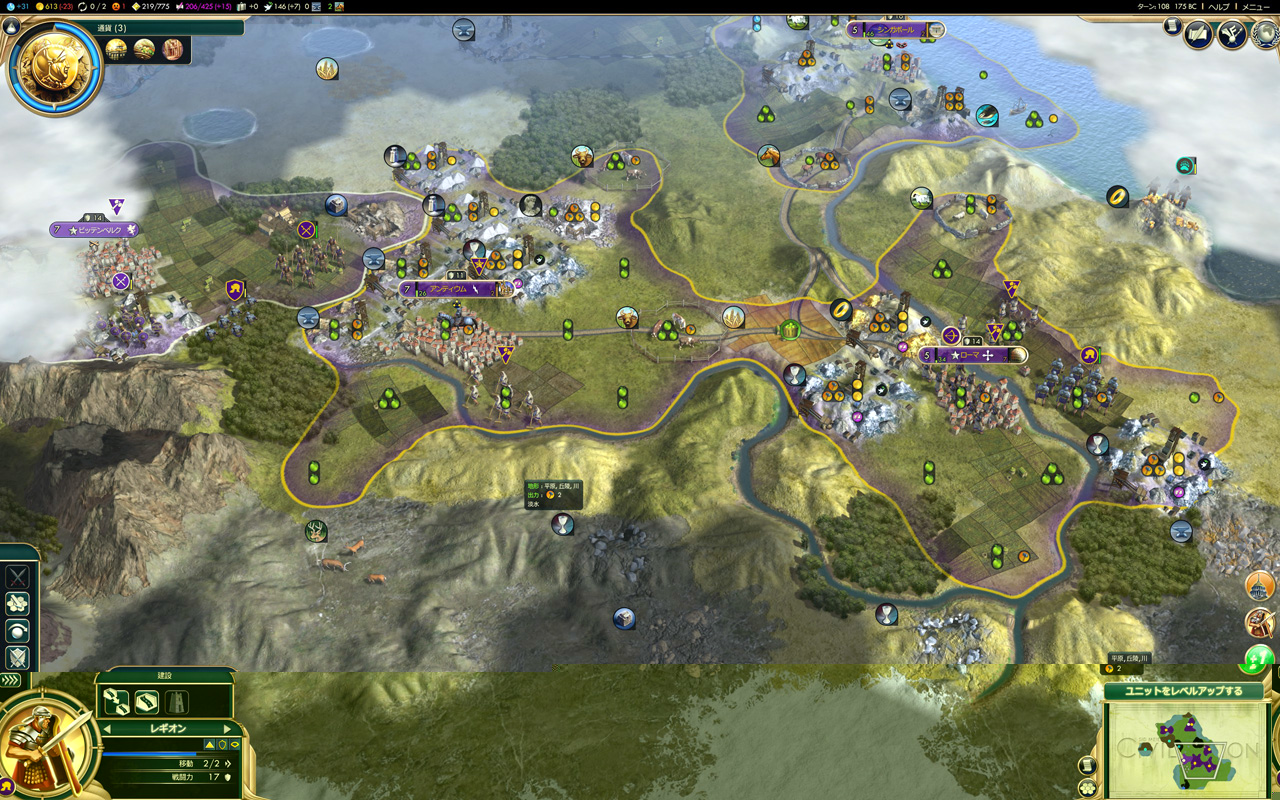
Task: Click the blue health bar in the Legion panel
Action: [150, 754]
